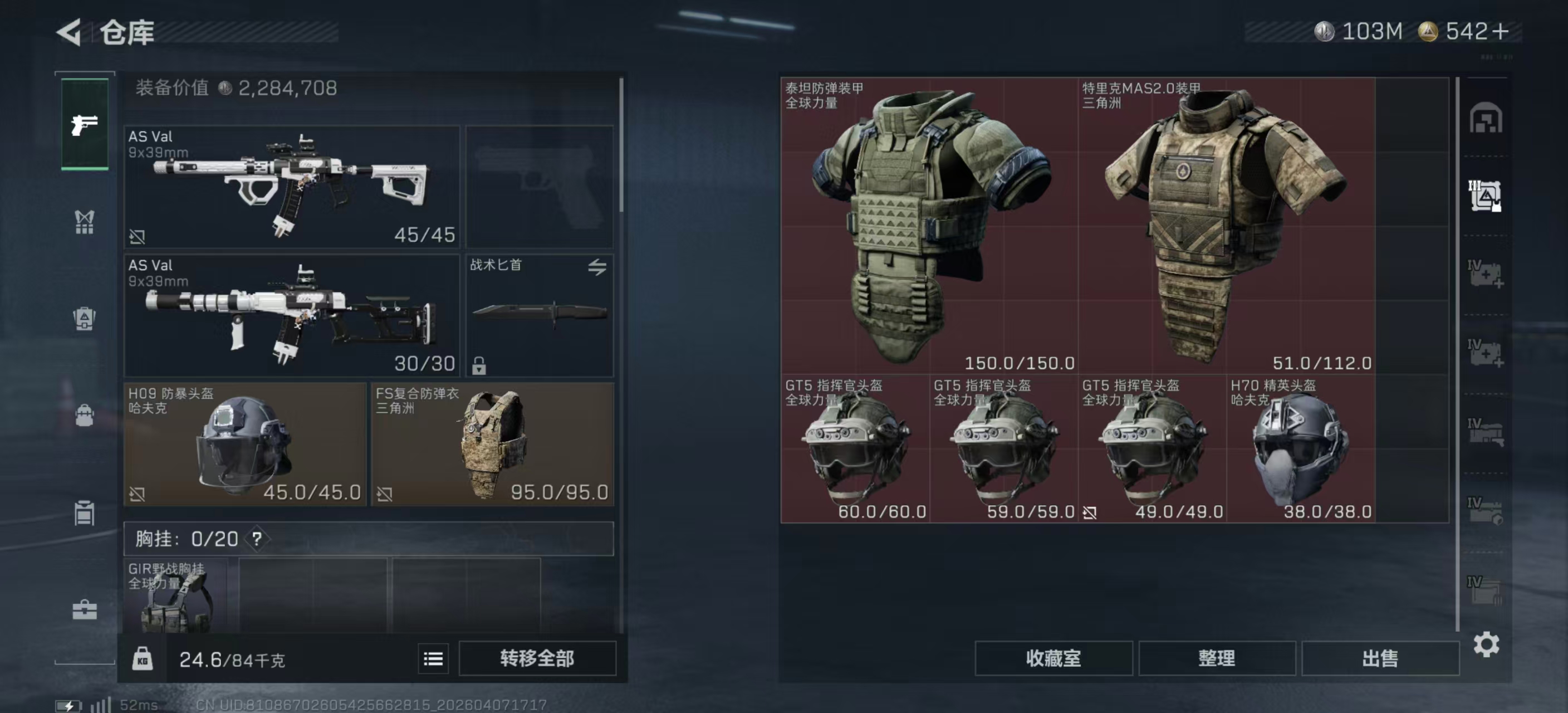The width and height of the screenshot is (1568, 713).
Task: Open stash settings via the gear icon
Action: [x=1486, y=644]
